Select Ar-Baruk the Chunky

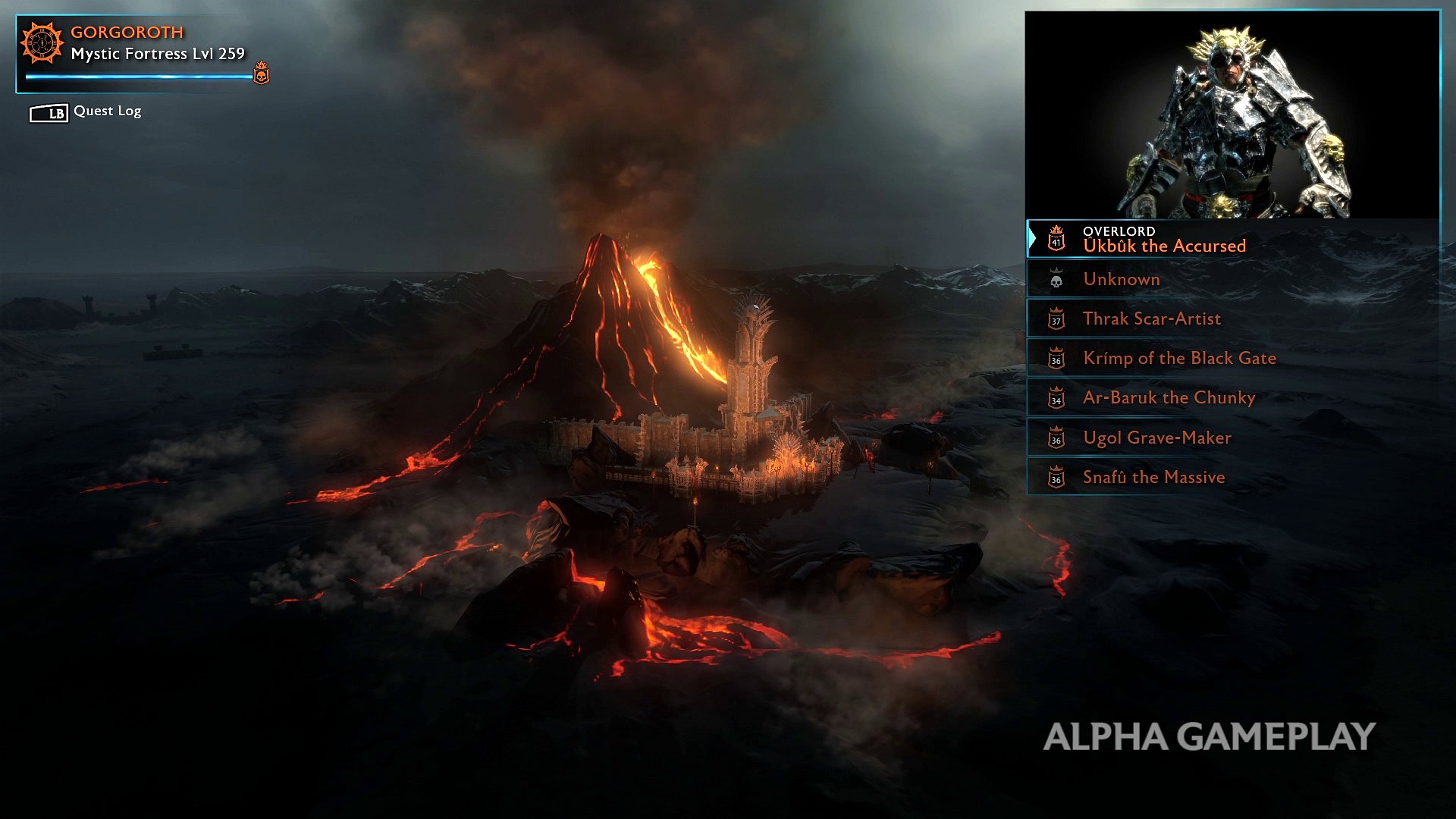[1169, 397]
